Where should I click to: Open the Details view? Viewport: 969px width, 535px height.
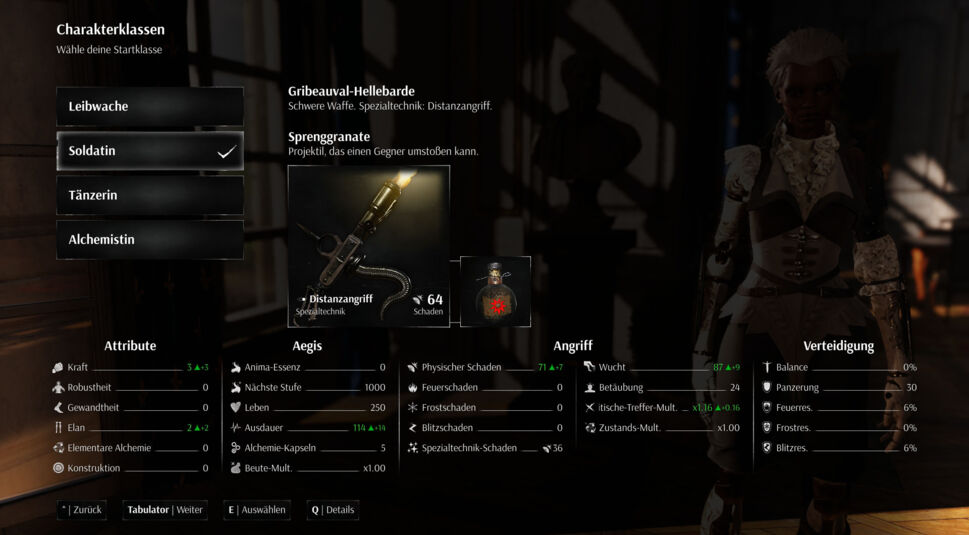tap(333, 510)
